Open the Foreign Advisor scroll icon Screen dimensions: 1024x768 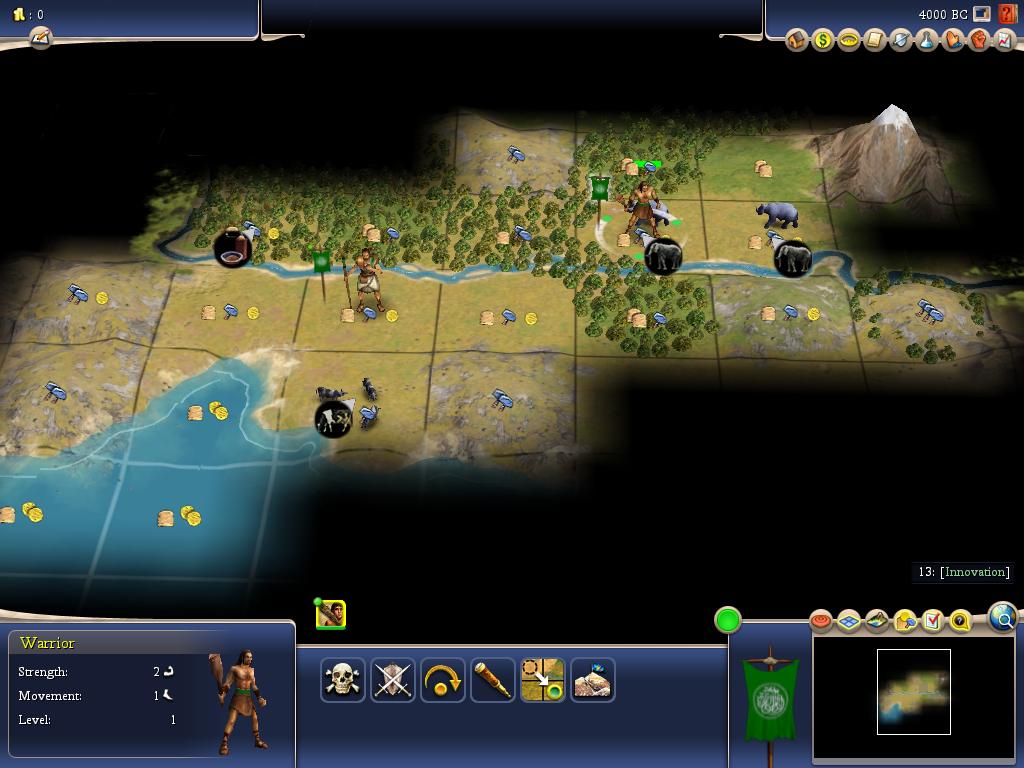coord(875,41)
